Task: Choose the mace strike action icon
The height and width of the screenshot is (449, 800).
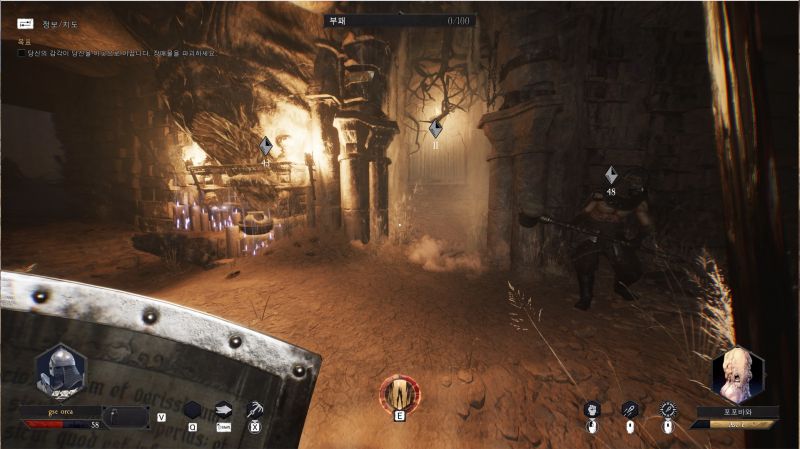Action: pos(629,409)
